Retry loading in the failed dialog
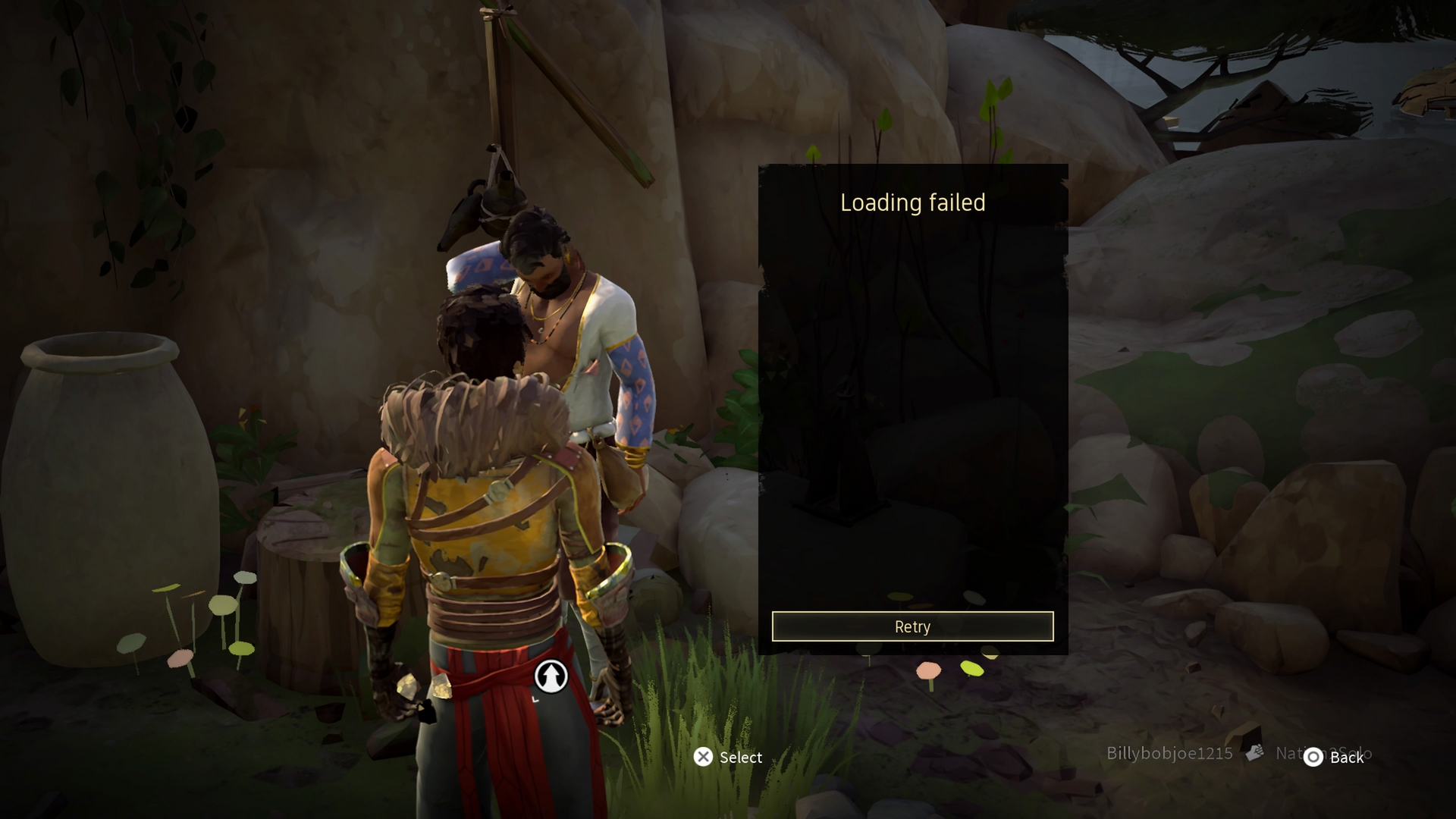 [x=912, y=626]
